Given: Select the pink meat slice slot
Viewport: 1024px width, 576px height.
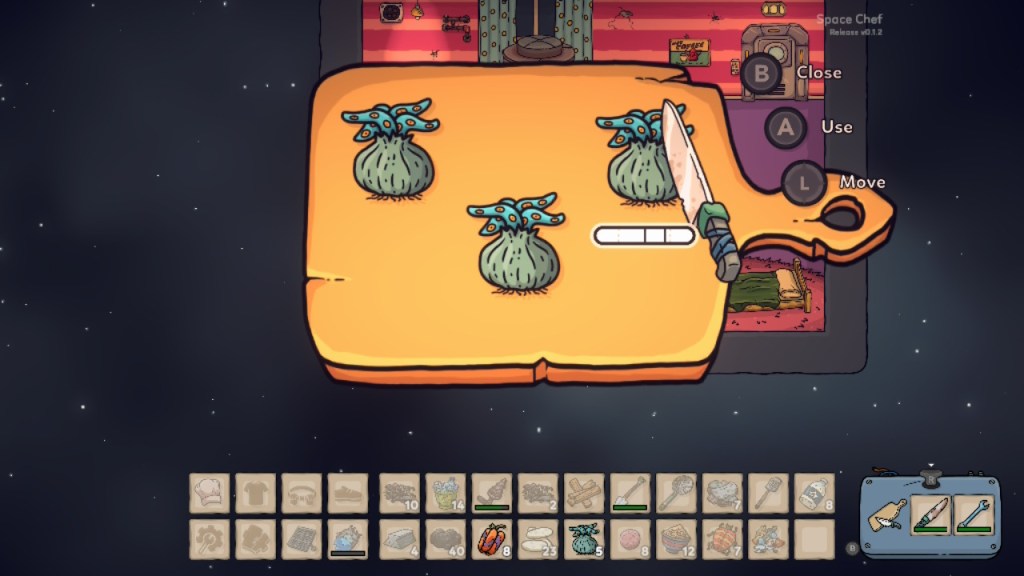Looking at the screenshot, I should [630, 539].
